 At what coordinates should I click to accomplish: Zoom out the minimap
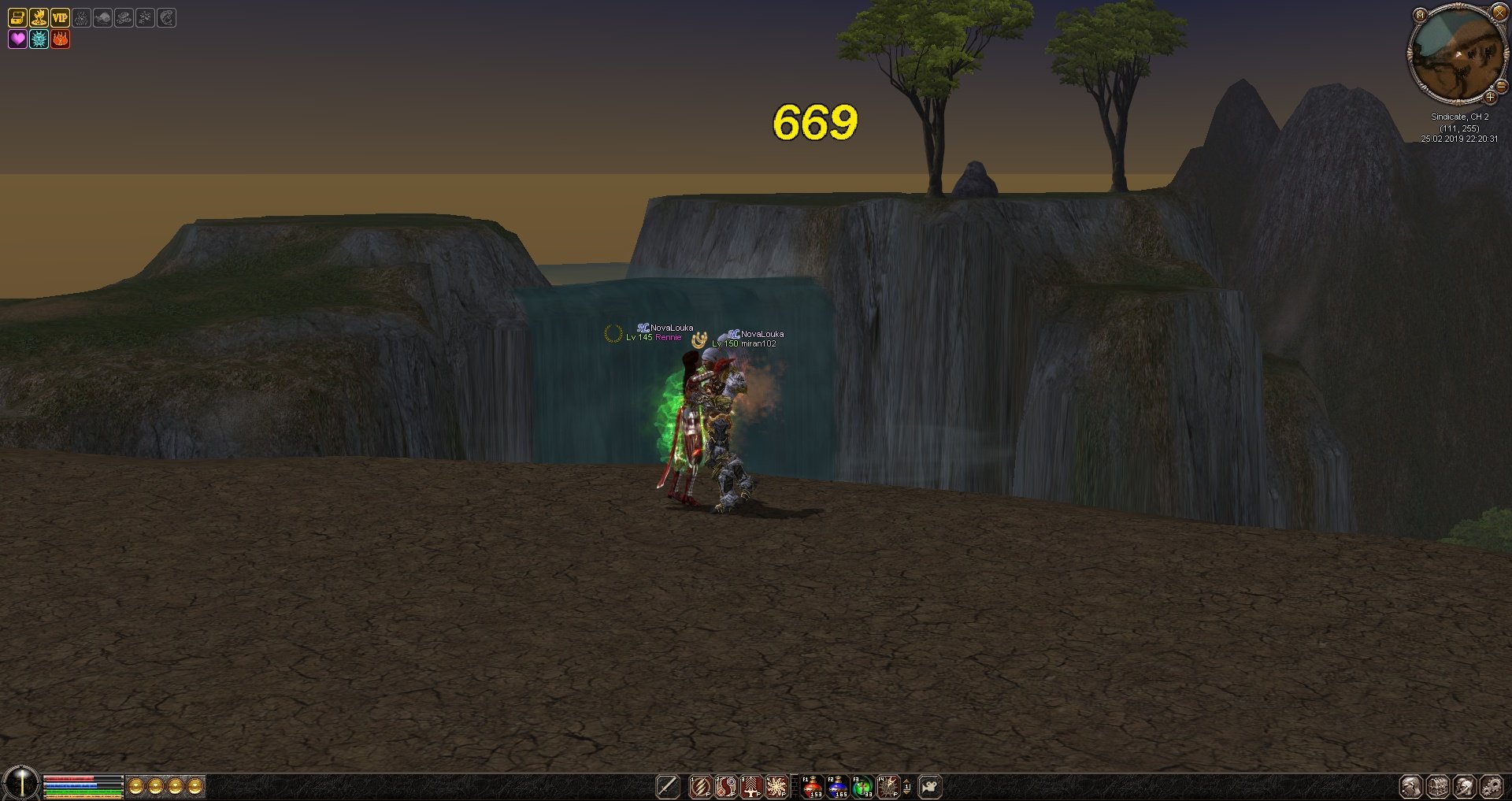click(x=1501, y=87)
